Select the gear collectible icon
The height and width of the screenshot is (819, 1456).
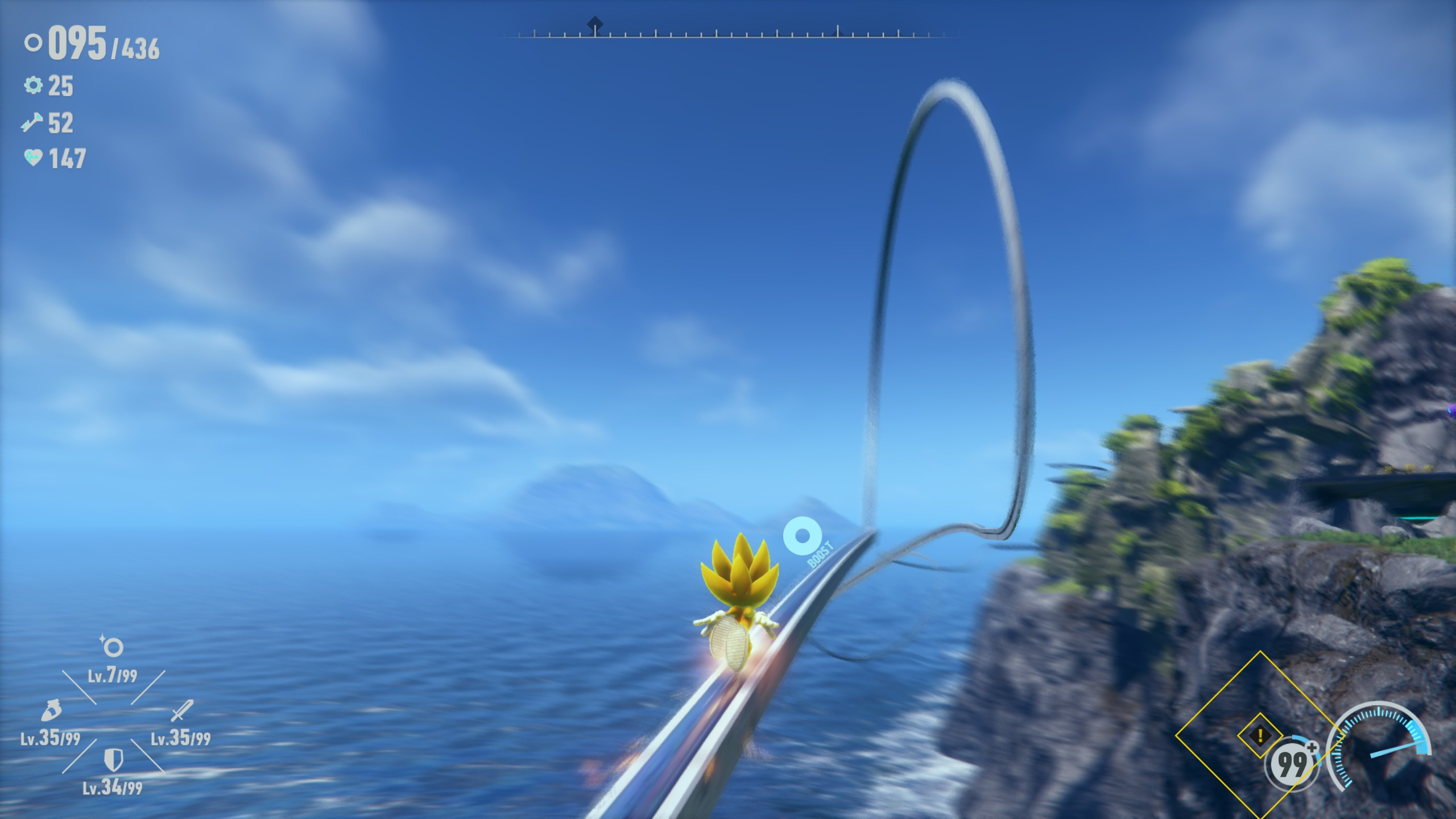pos(34,86)
